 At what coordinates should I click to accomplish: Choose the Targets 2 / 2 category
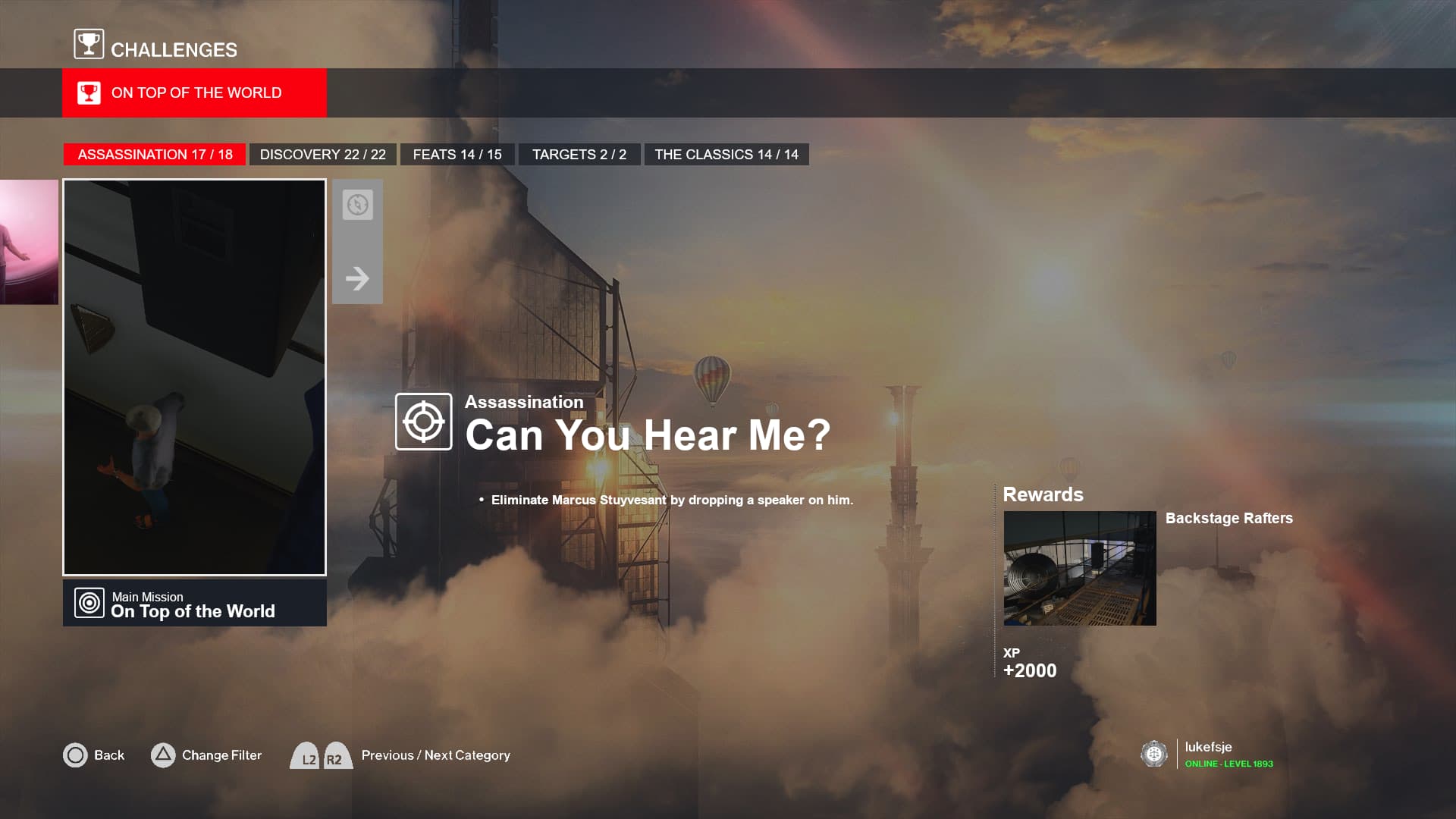click(579, 155)
